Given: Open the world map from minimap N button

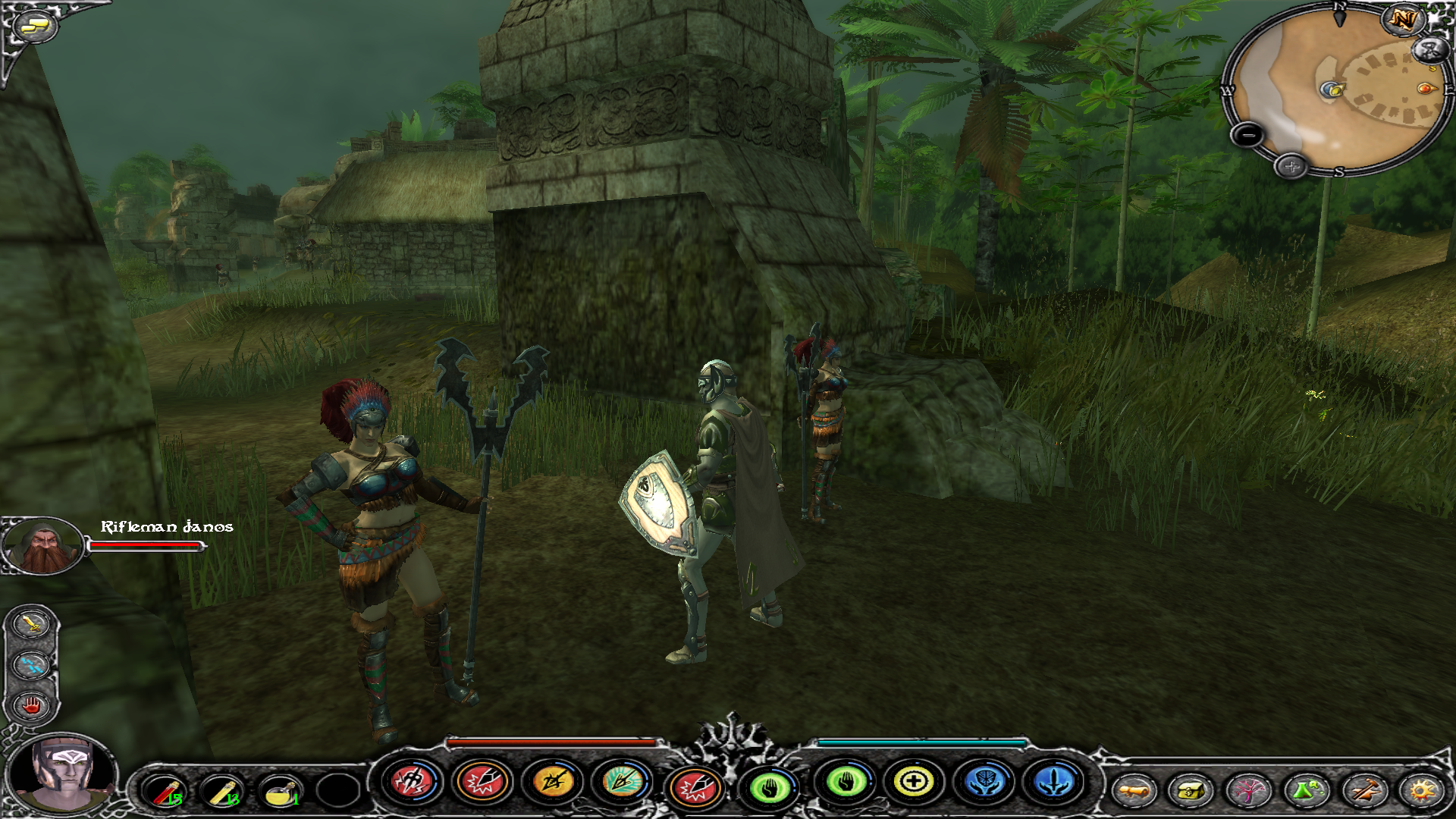Looking at the screenshot, I should [x=1403, y=20].
